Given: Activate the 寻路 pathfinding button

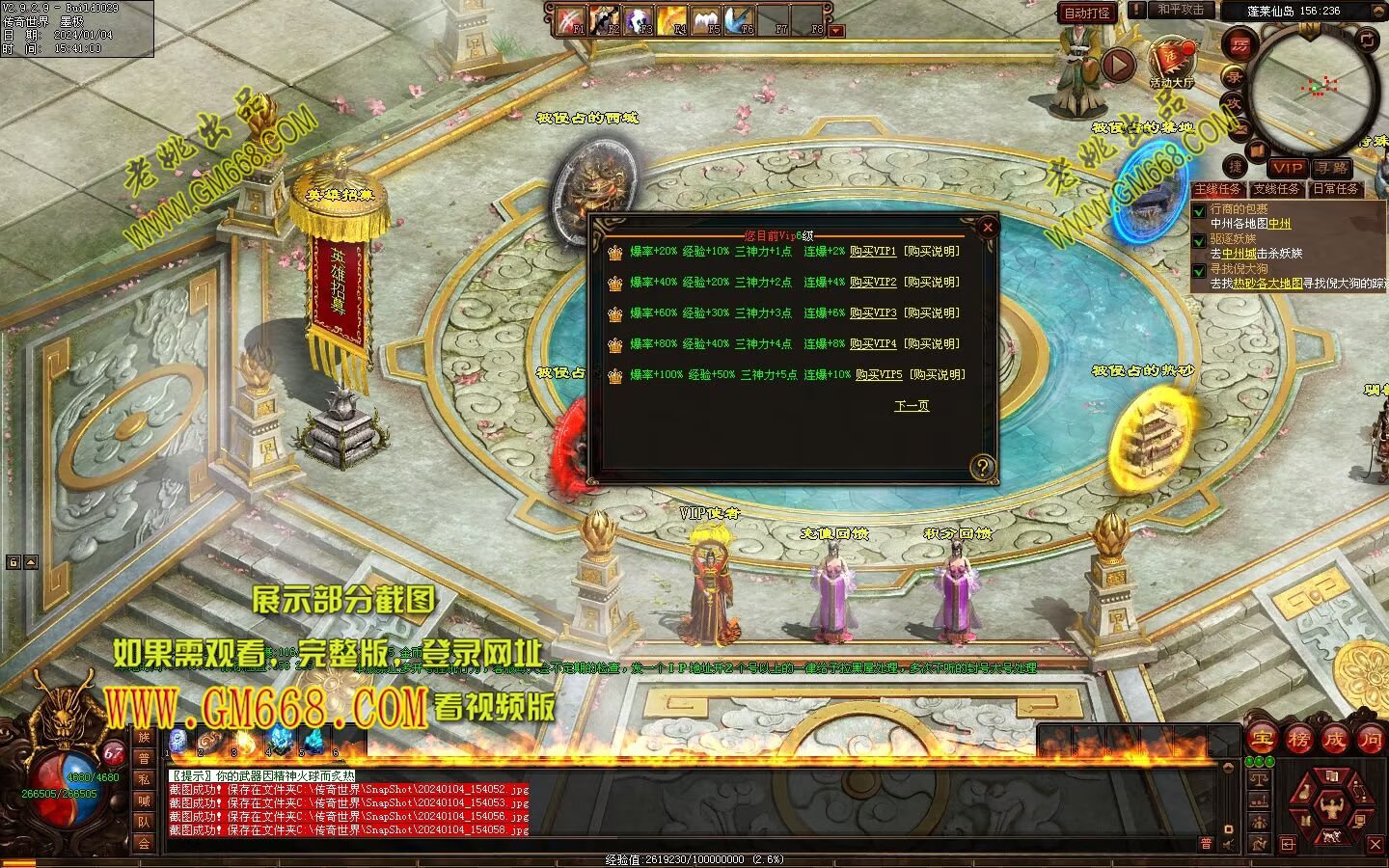Looking at the screenshot, I should click(1330, 168).
